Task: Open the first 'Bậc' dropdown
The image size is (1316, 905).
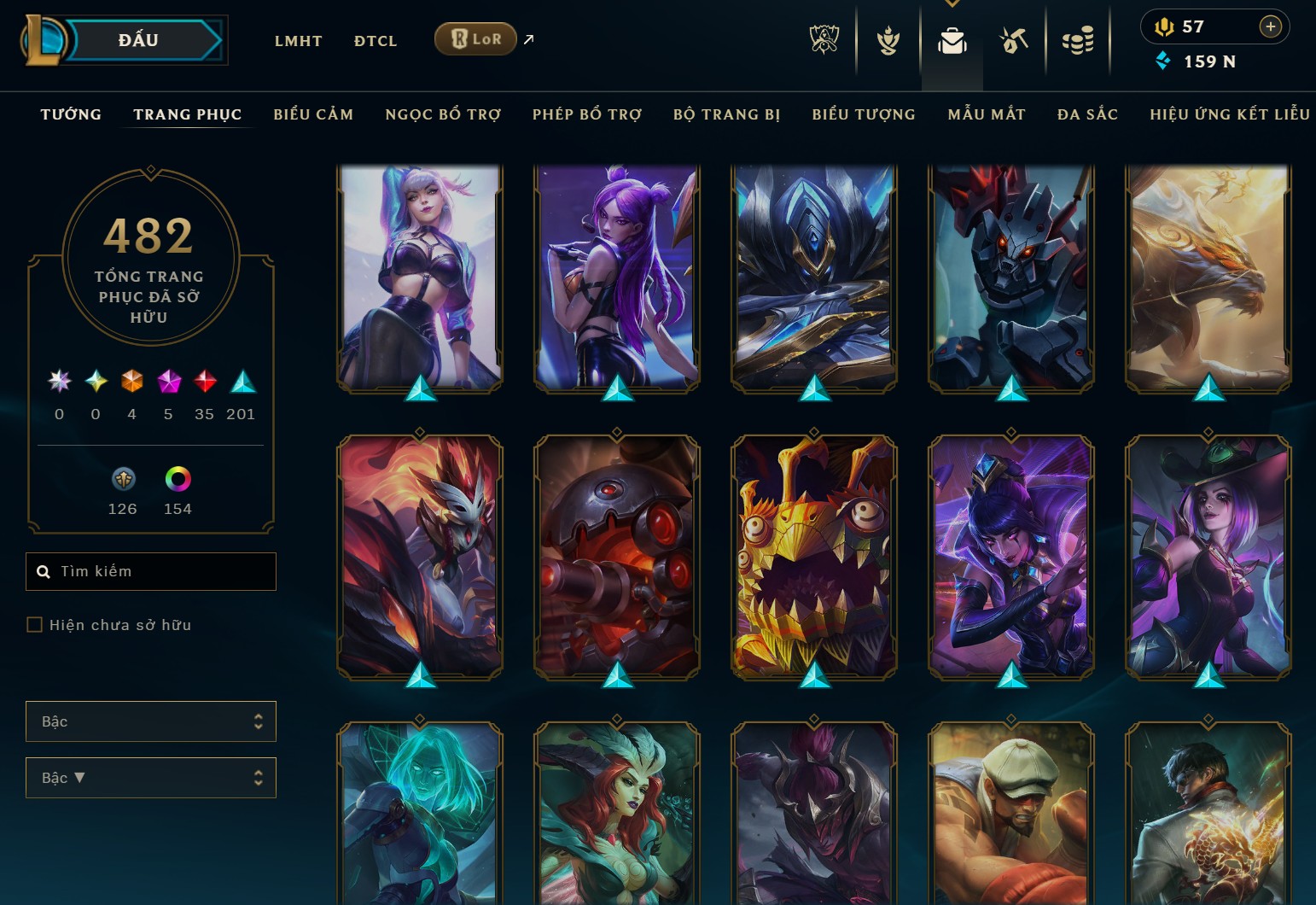Action: 151,721
